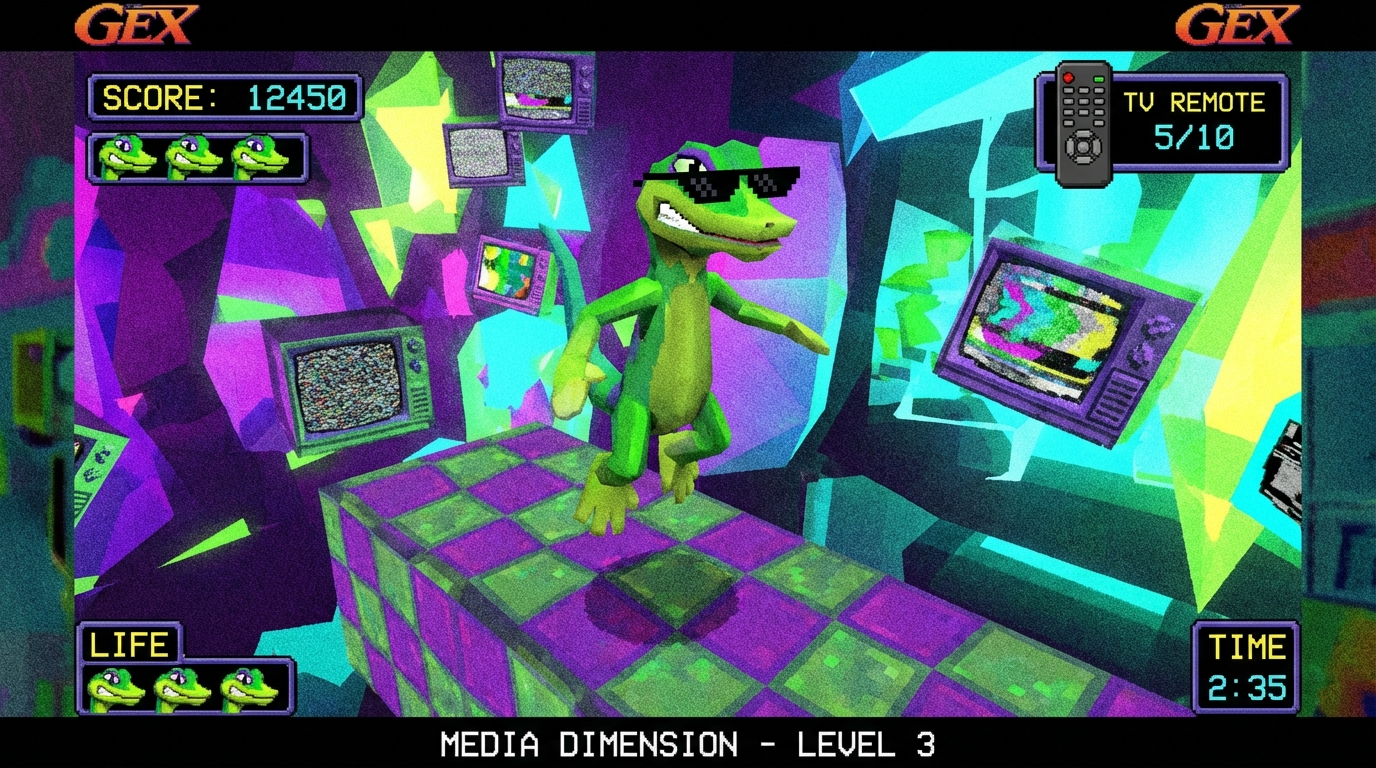The width and height of the screenshot is (1376, 768).
Task: Expand the TIME 2:35 panel
Action: (1246, 665)
